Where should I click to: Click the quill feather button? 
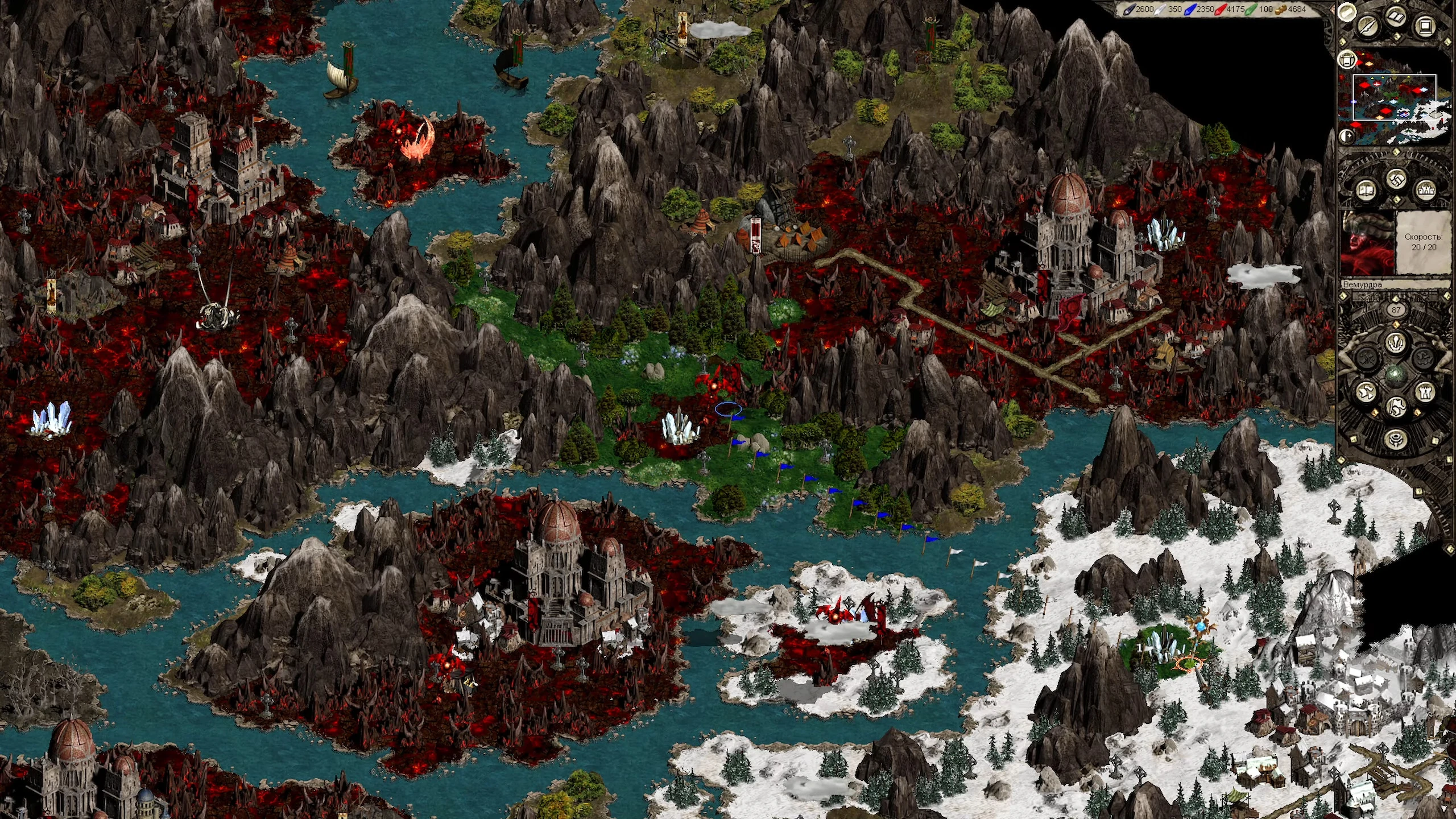click(1368, 26)
